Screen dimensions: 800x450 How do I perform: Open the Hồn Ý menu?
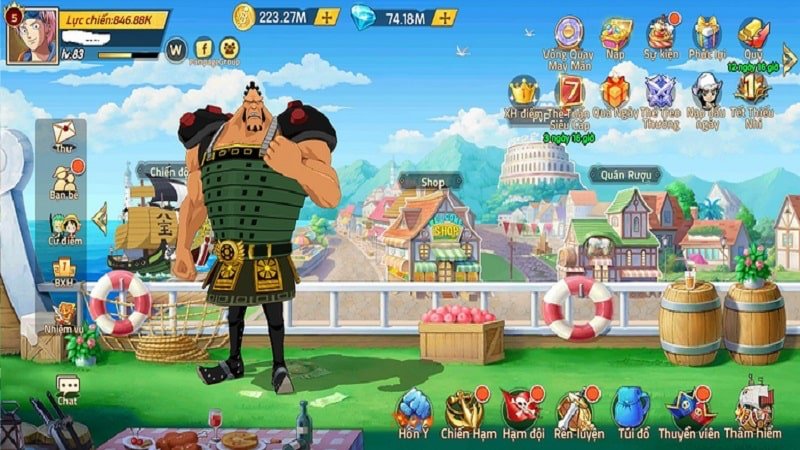[x=413, y=412]
